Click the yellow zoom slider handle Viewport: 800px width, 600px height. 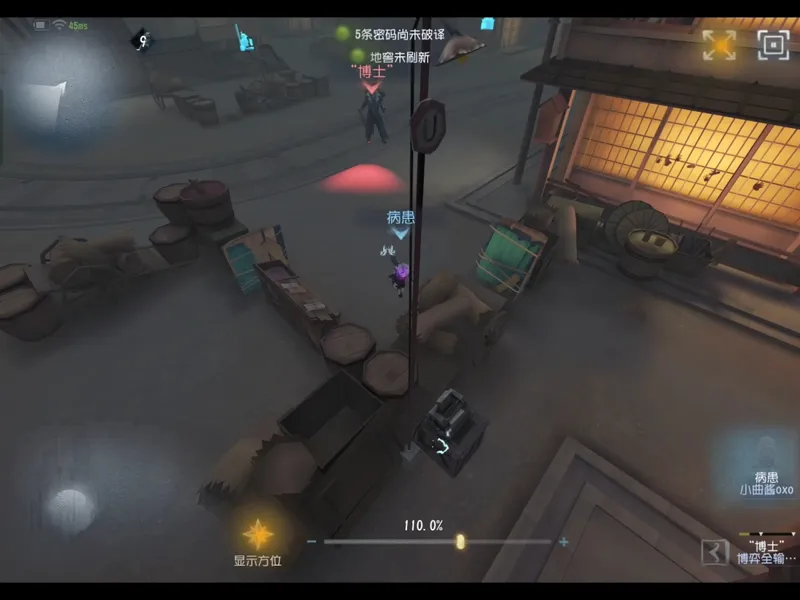460,542
